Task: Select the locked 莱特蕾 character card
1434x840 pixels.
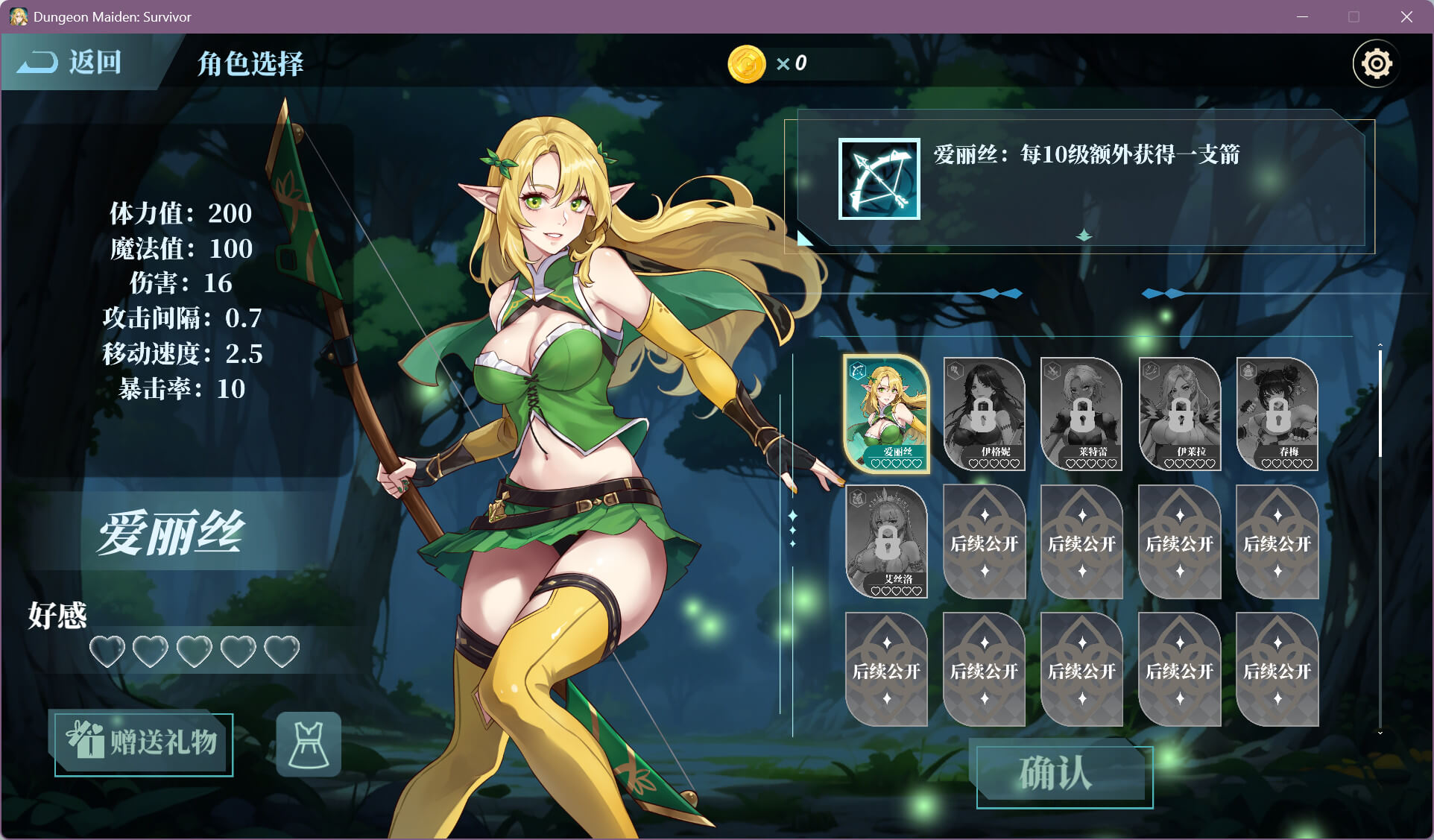Action: [x=1081, y=414]
